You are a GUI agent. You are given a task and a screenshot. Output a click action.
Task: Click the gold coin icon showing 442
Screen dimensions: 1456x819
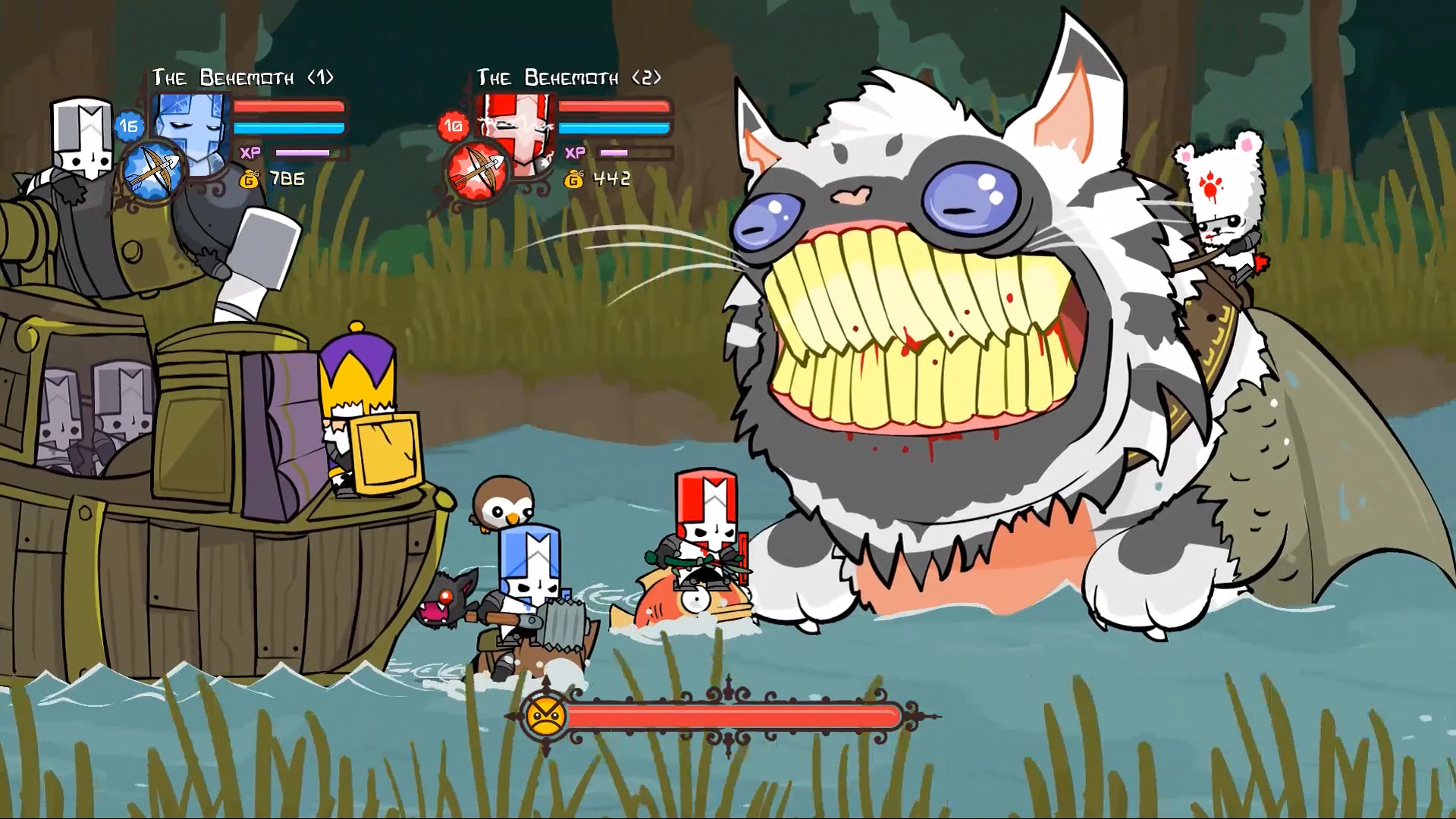573,180
